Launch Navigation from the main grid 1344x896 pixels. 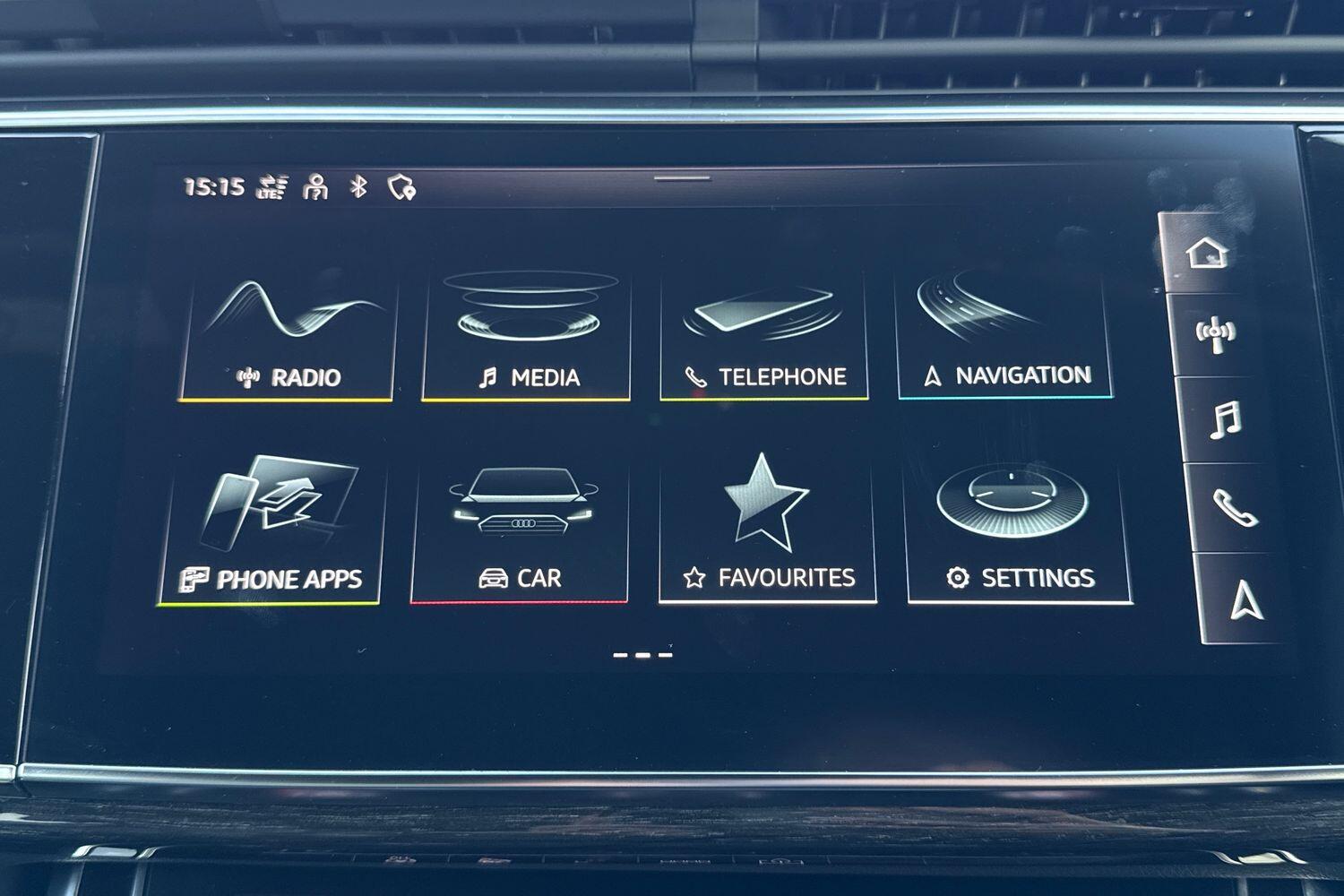pyautogui.click(x=1005, y=334)
